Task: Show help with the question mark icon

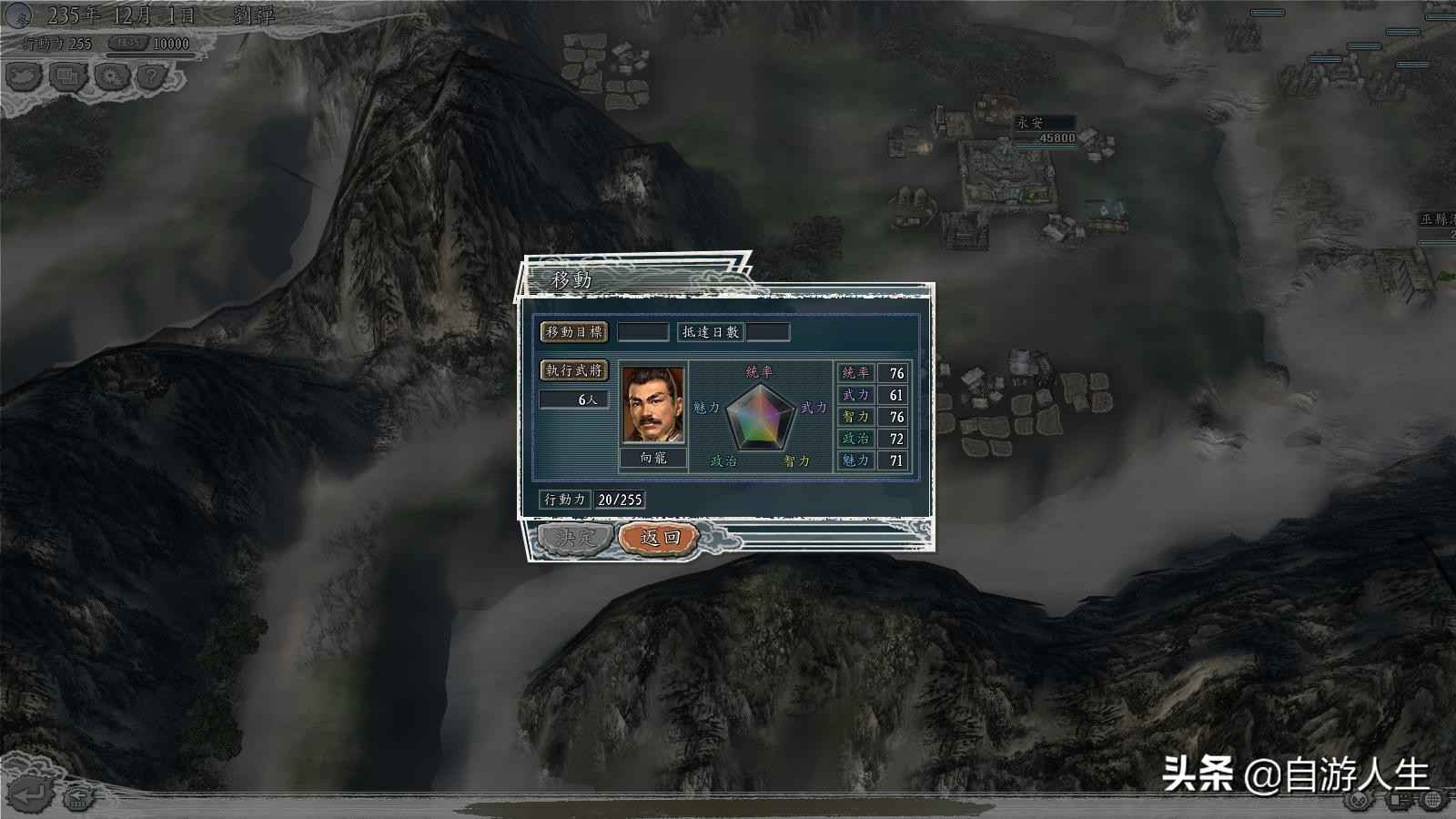Action: [x=152, y=76]
